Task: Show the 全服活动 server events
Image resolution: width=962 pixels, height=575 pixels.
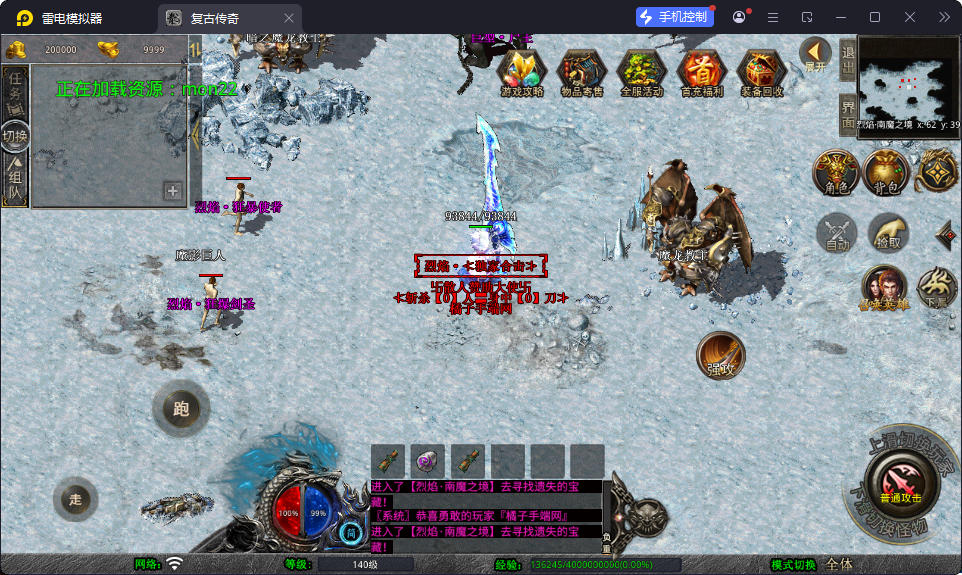Action: tap(641, 72)
